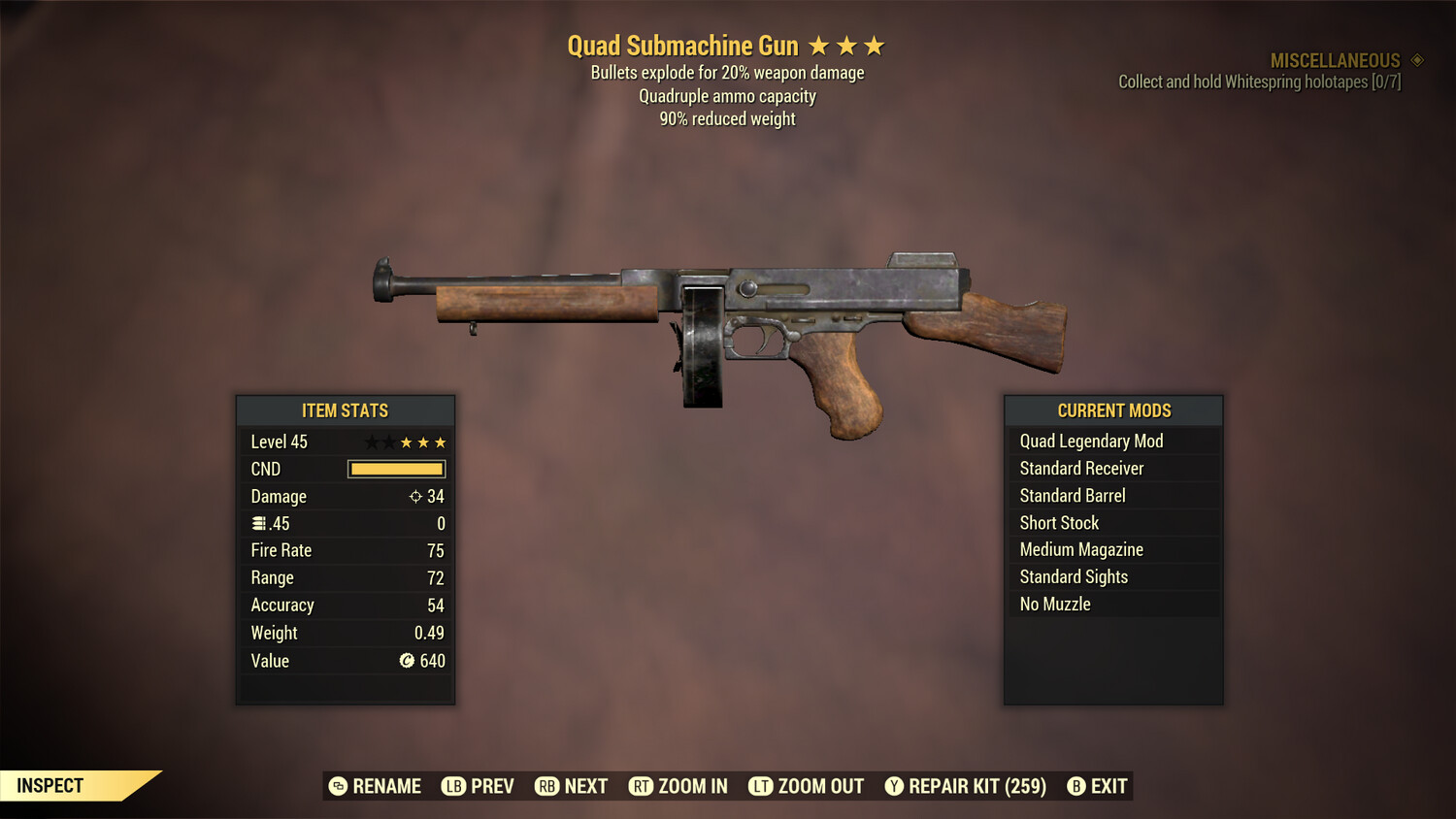Click the crosshair icon beside Damage value
Viewport: 1456px width, 819px height.
[x=416, y=496]
